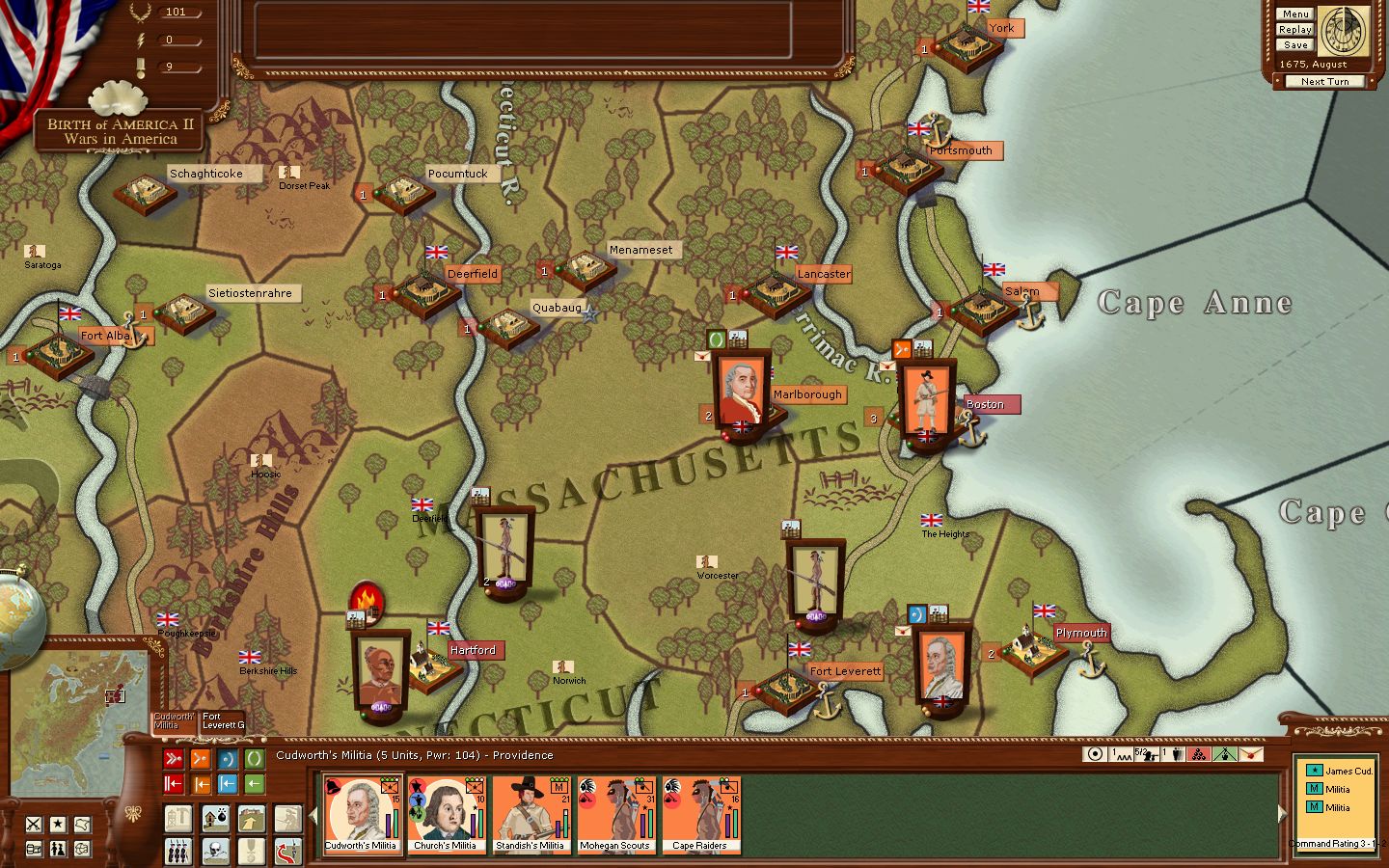Toggle the crossed swords map filter
1389x868 pixels.
[34, 824]
